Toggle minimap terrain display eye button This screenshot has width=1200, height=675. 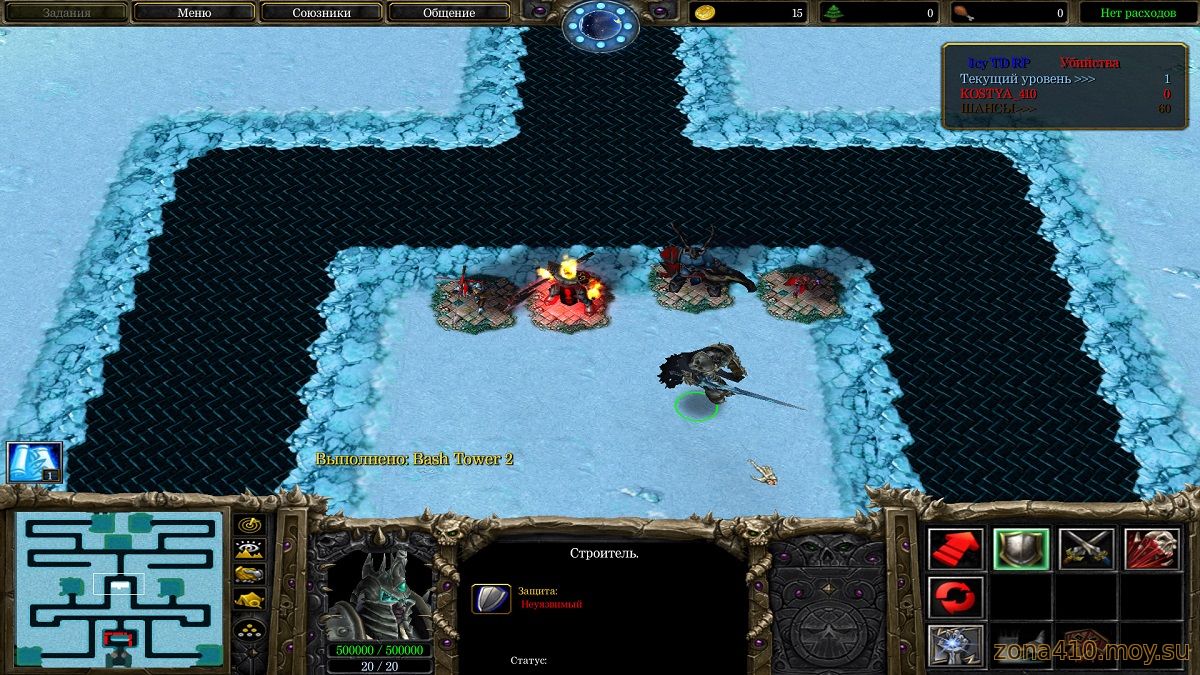(x=249, y=549)
